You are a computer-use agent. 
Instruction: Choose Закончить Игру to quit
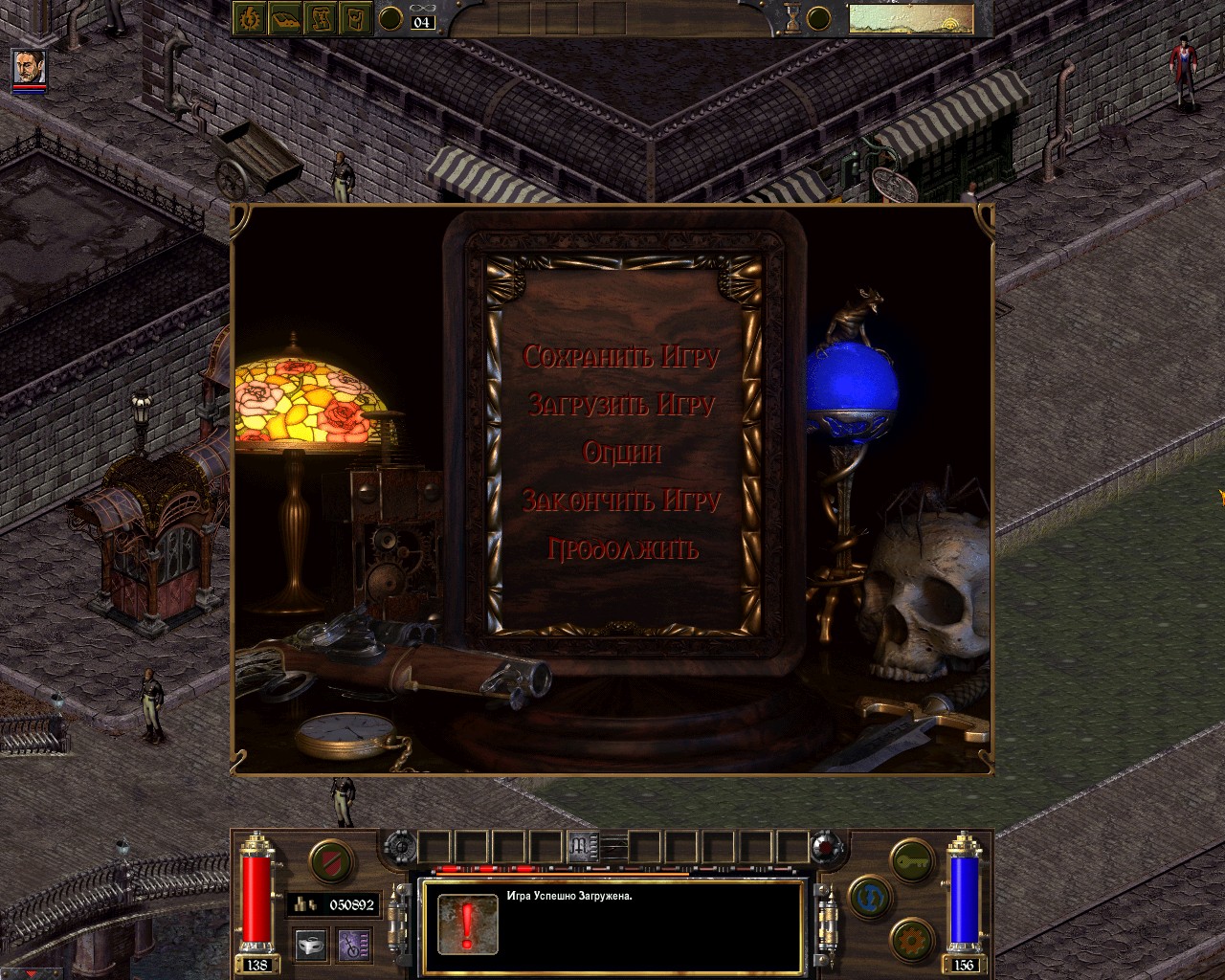[621, 501]
